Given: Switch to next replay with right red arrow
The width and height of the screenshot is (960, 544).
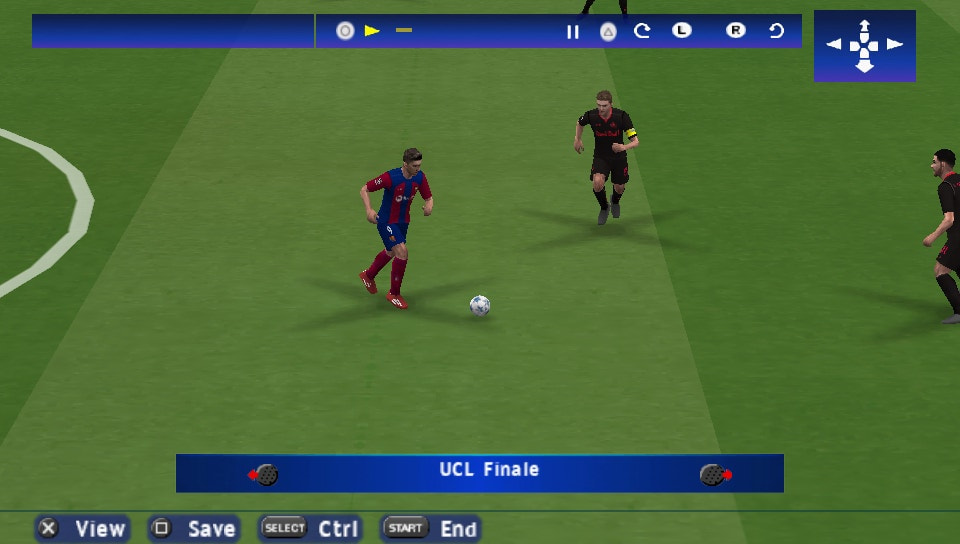Looking at the screenshot, I should pyautogui.click(x=716, y=474).
